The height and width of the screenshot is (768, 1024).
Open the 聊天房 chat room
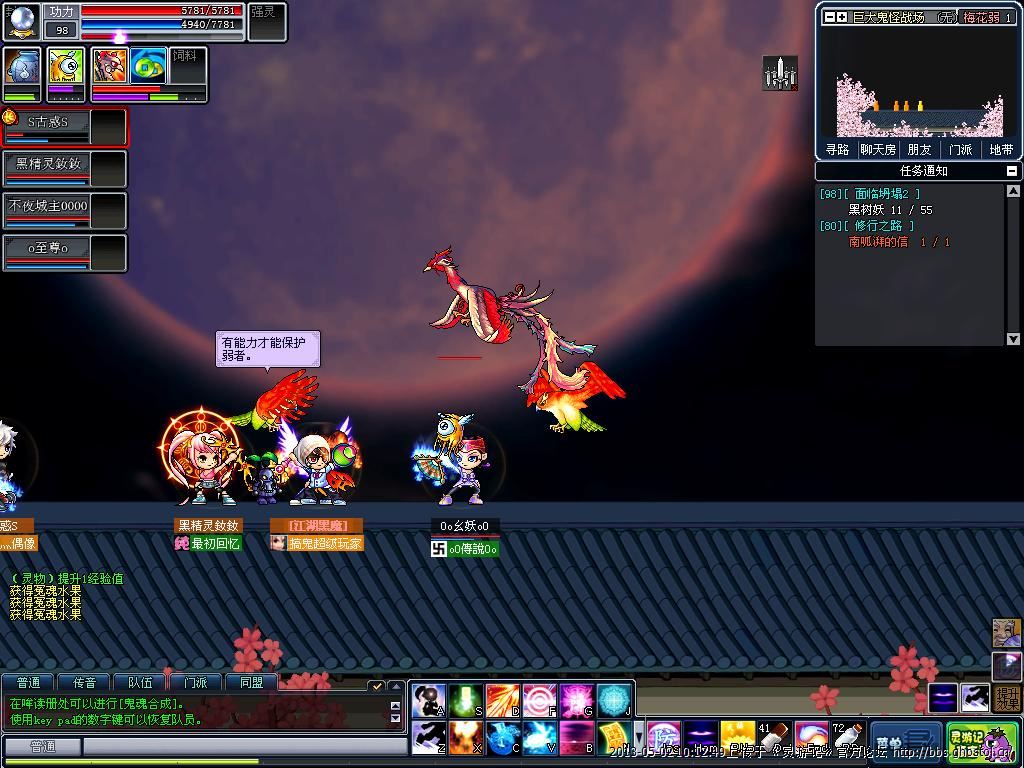878,149
